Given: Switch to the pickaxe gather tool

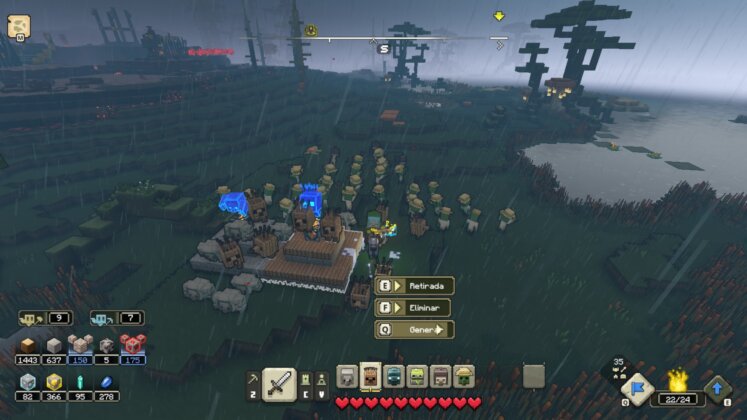Looking at the screenshot, I should coord(252,380).
